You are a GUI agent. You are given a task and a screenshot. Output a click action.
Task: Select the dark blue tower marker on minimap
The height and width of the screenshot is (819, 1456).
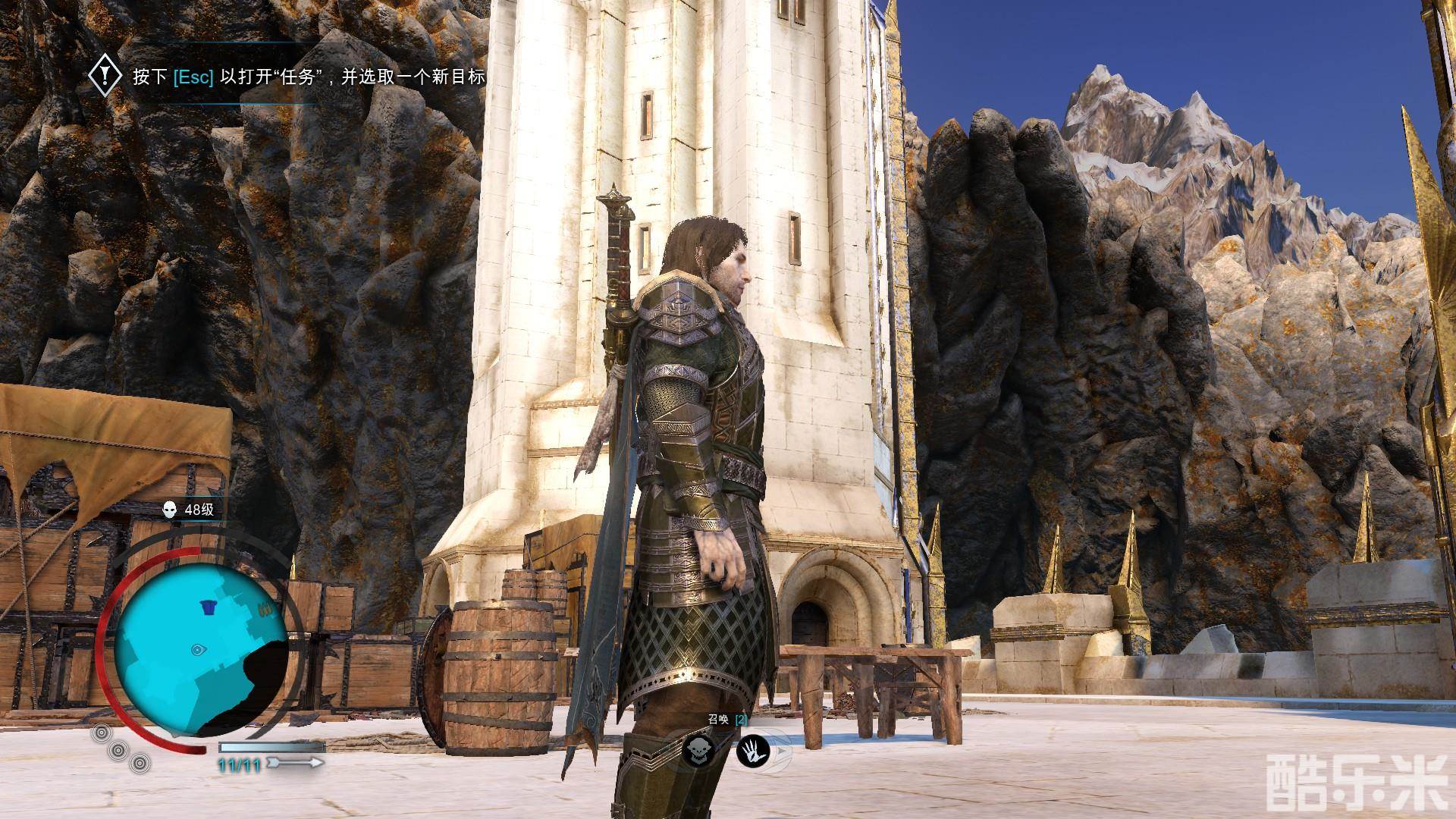click(x=207, y=605)
